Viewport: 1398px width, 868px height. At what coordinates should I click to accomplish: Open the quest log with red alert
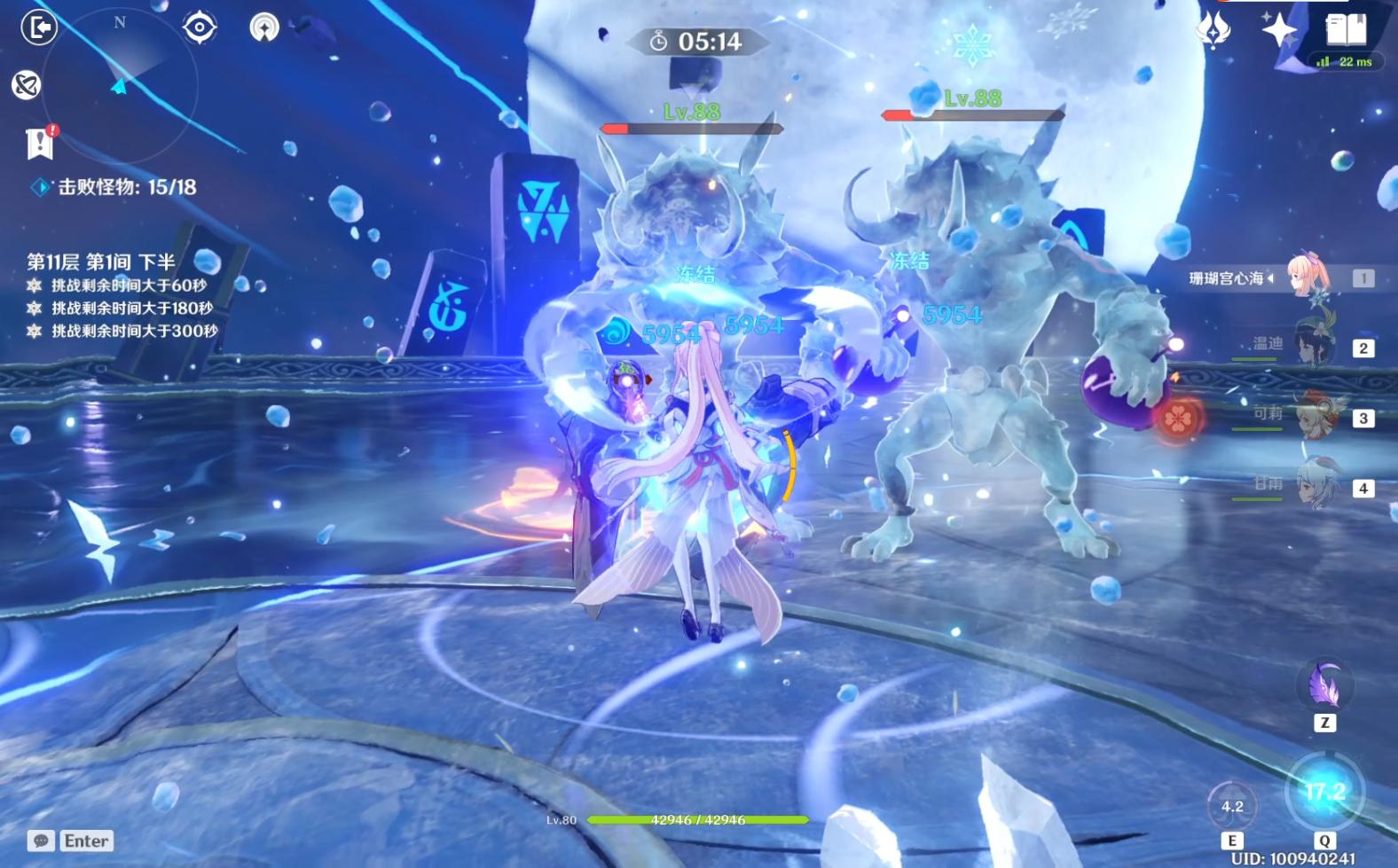tap(40, 143)
